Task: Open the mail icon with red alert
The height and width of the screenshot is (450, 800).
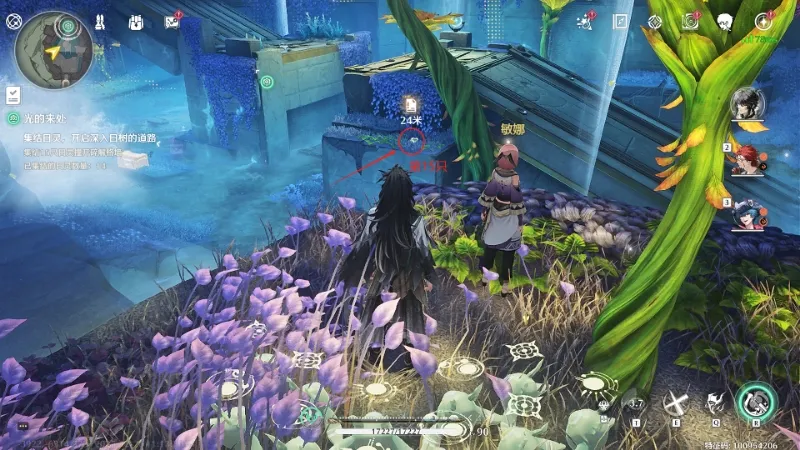Action: 172,22
